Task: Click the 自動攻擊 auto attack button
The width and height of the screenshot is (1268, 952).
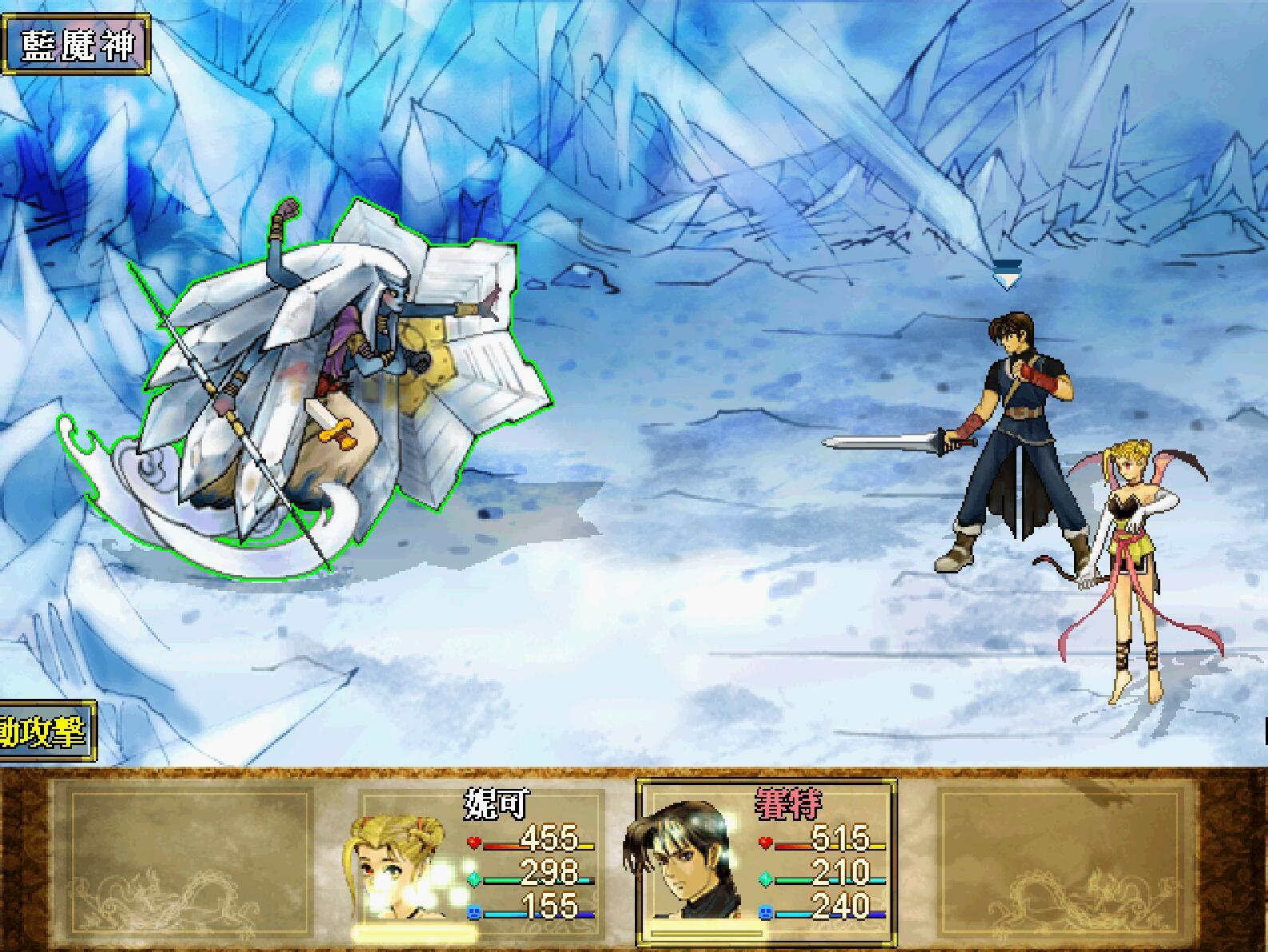Action: 46,732
